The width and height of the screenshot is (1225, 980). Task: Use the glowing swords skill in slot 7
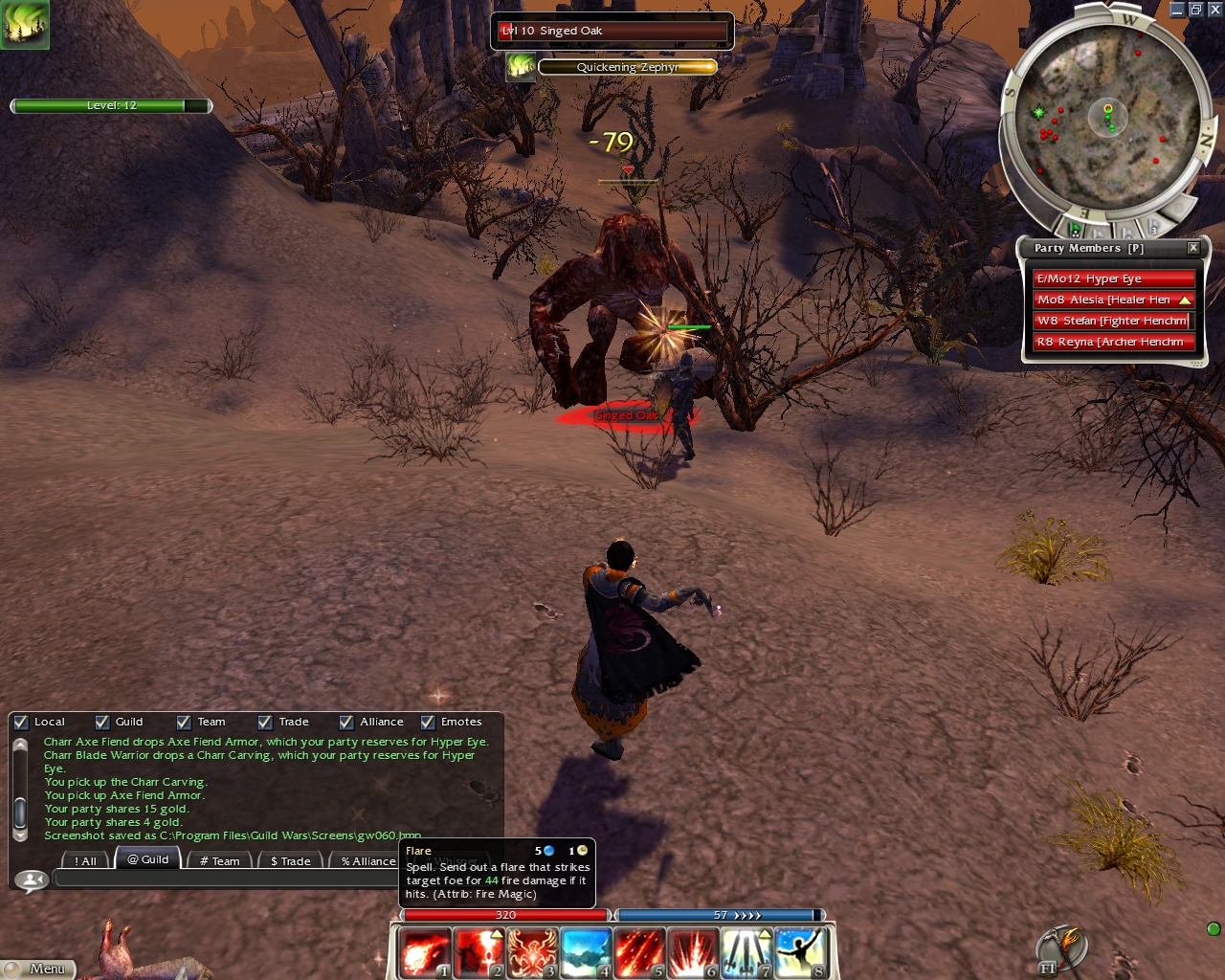(746, 953)
